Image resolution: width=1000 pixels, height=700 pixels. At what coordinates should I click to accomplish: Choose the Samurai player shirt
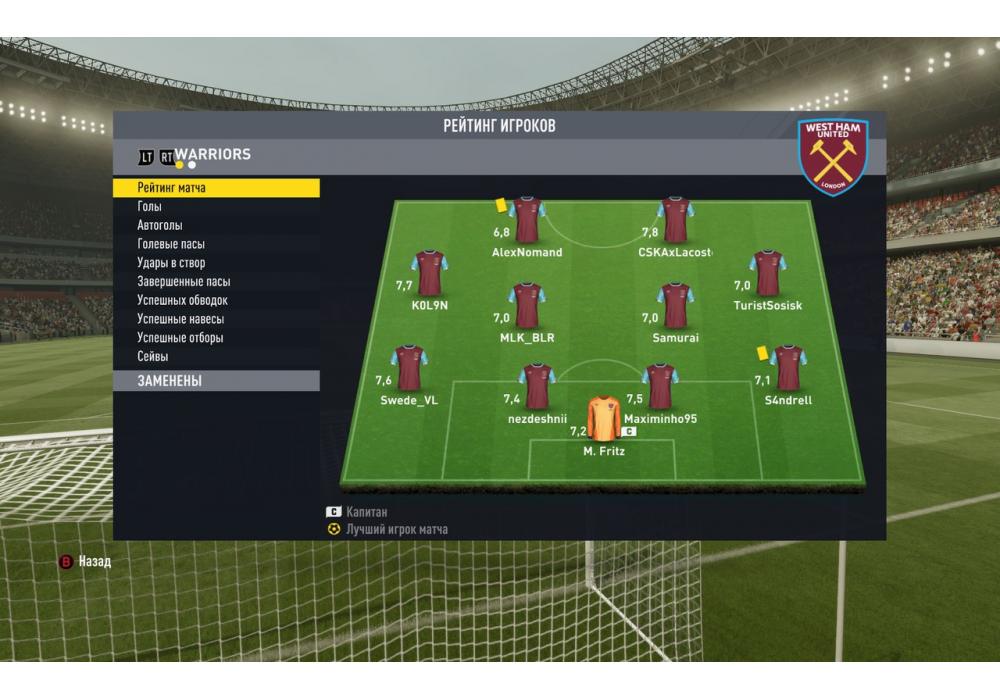pos(676,305)
